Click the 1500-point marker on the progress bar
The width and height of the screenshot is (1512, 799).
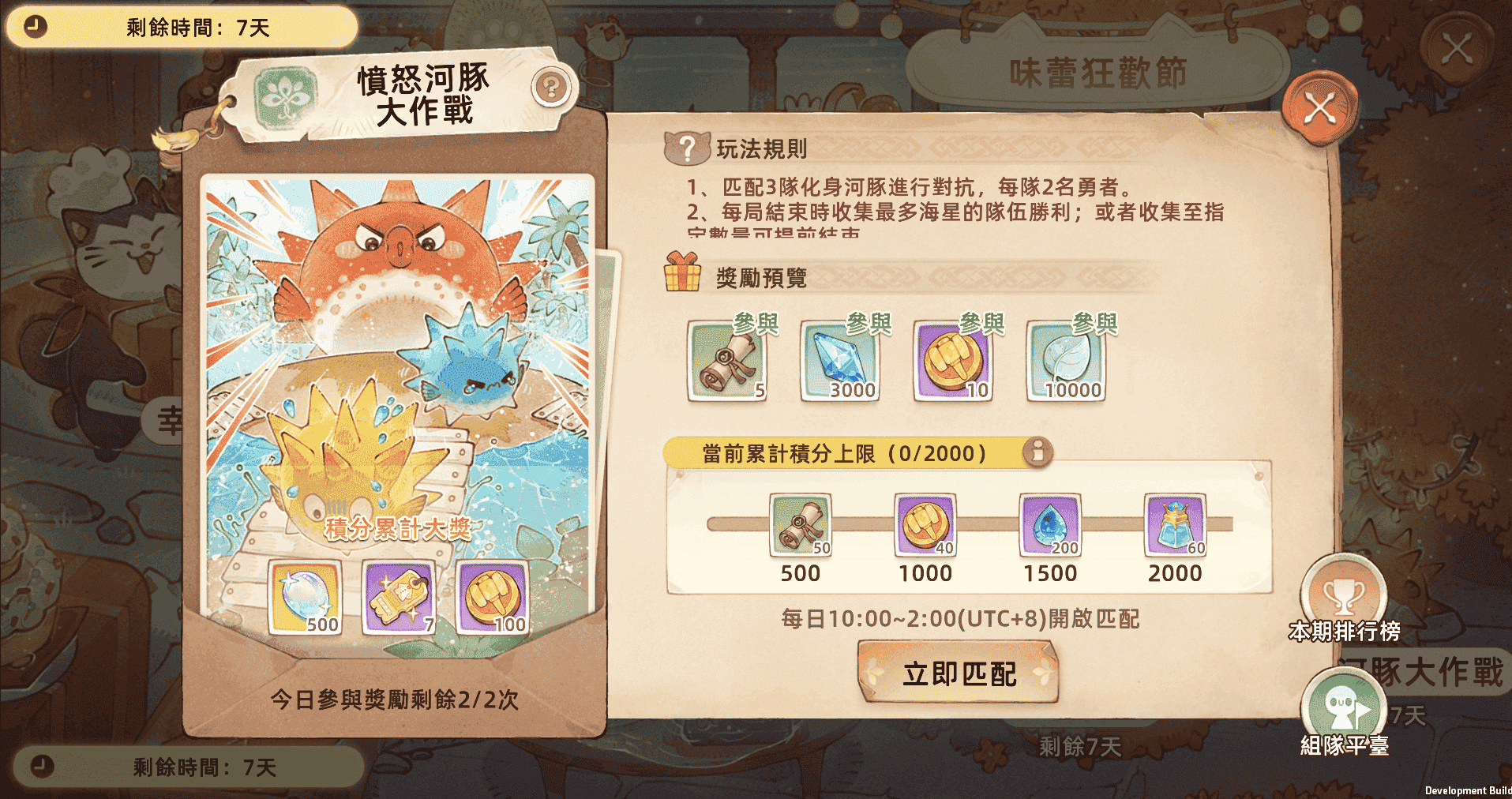(1050, 525)
